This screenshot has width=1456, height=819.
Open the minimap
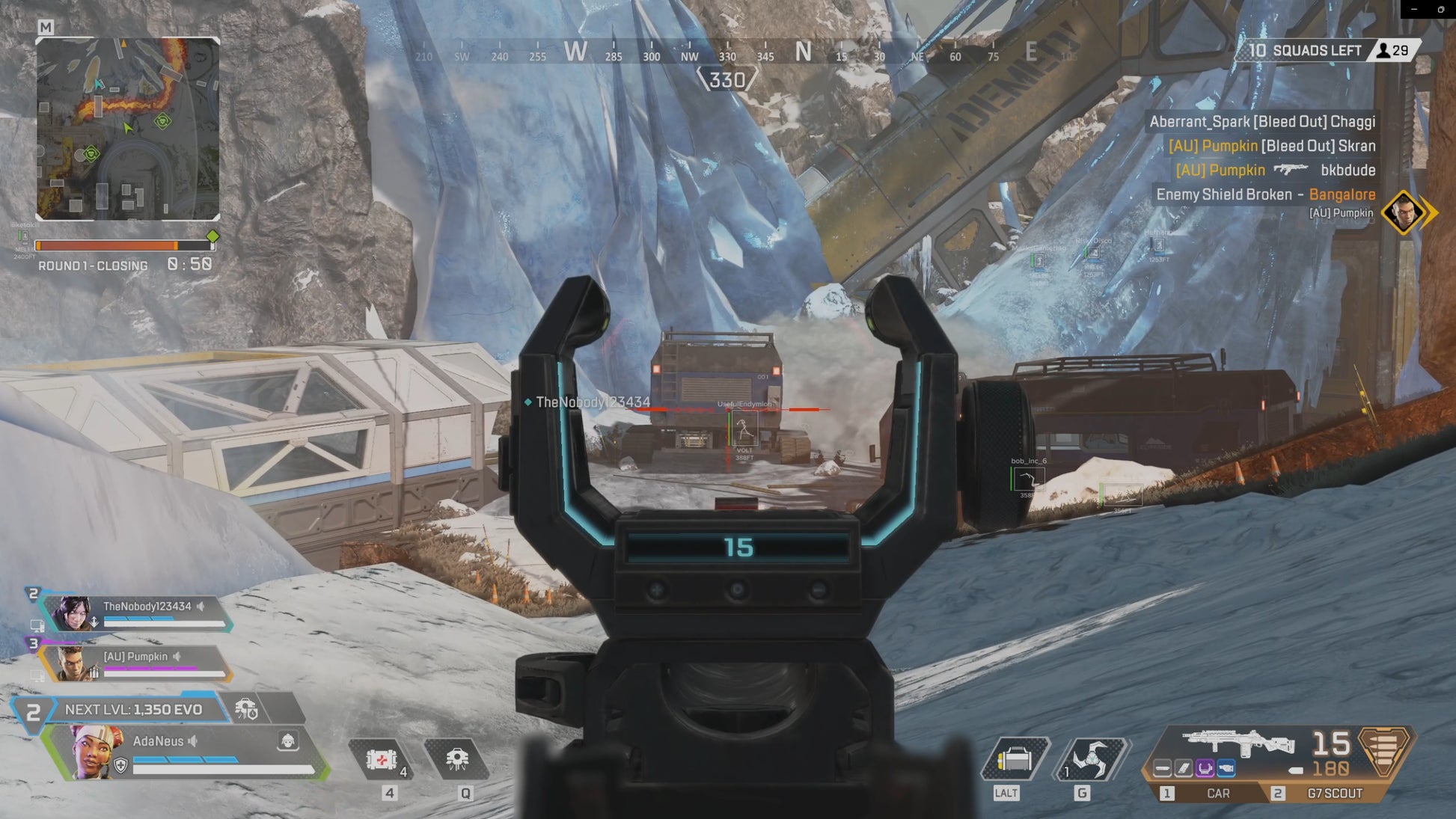click(128, 129)
